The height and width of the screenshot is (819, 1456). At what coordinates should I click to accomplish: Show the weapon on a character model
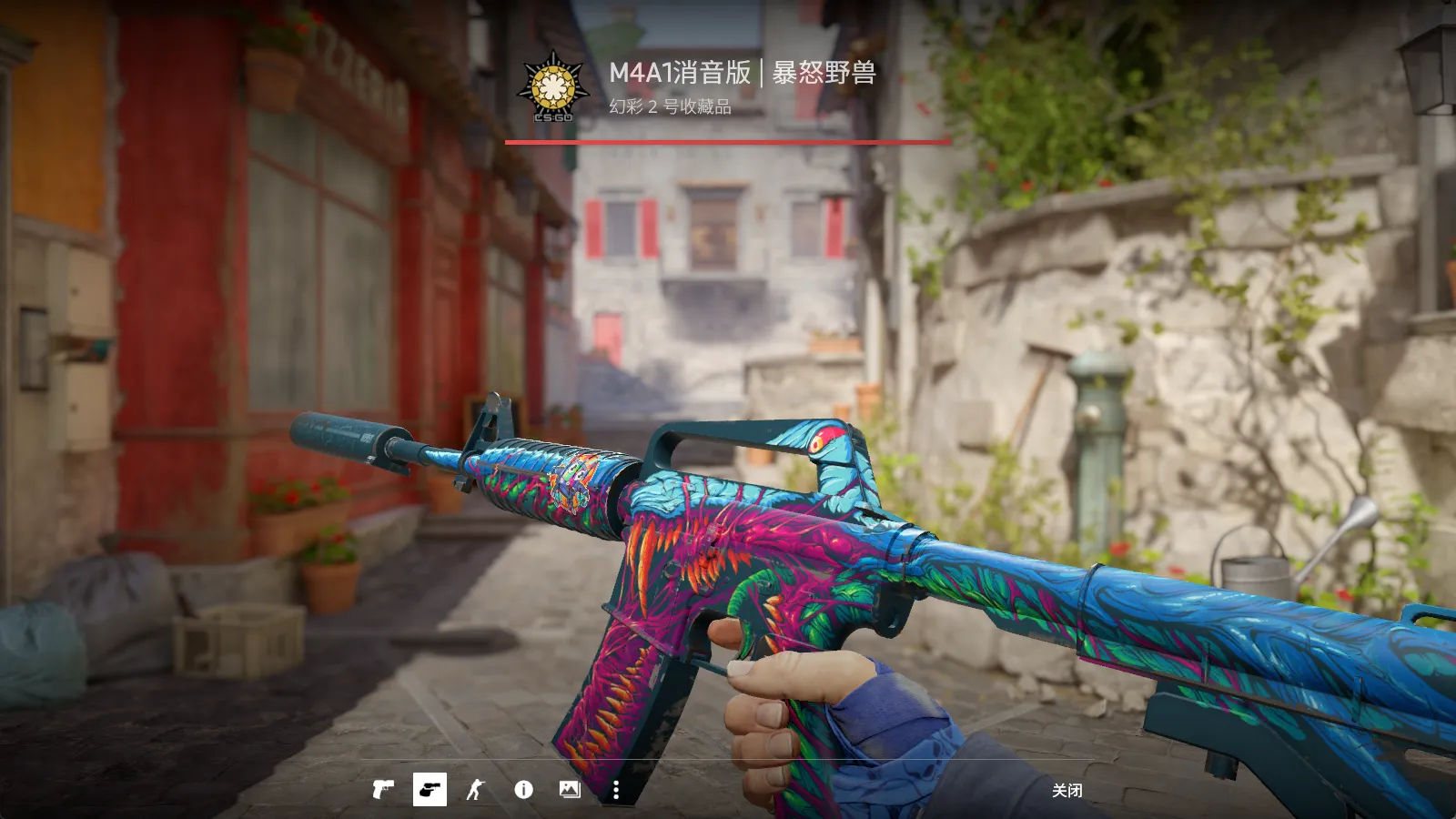476,789
